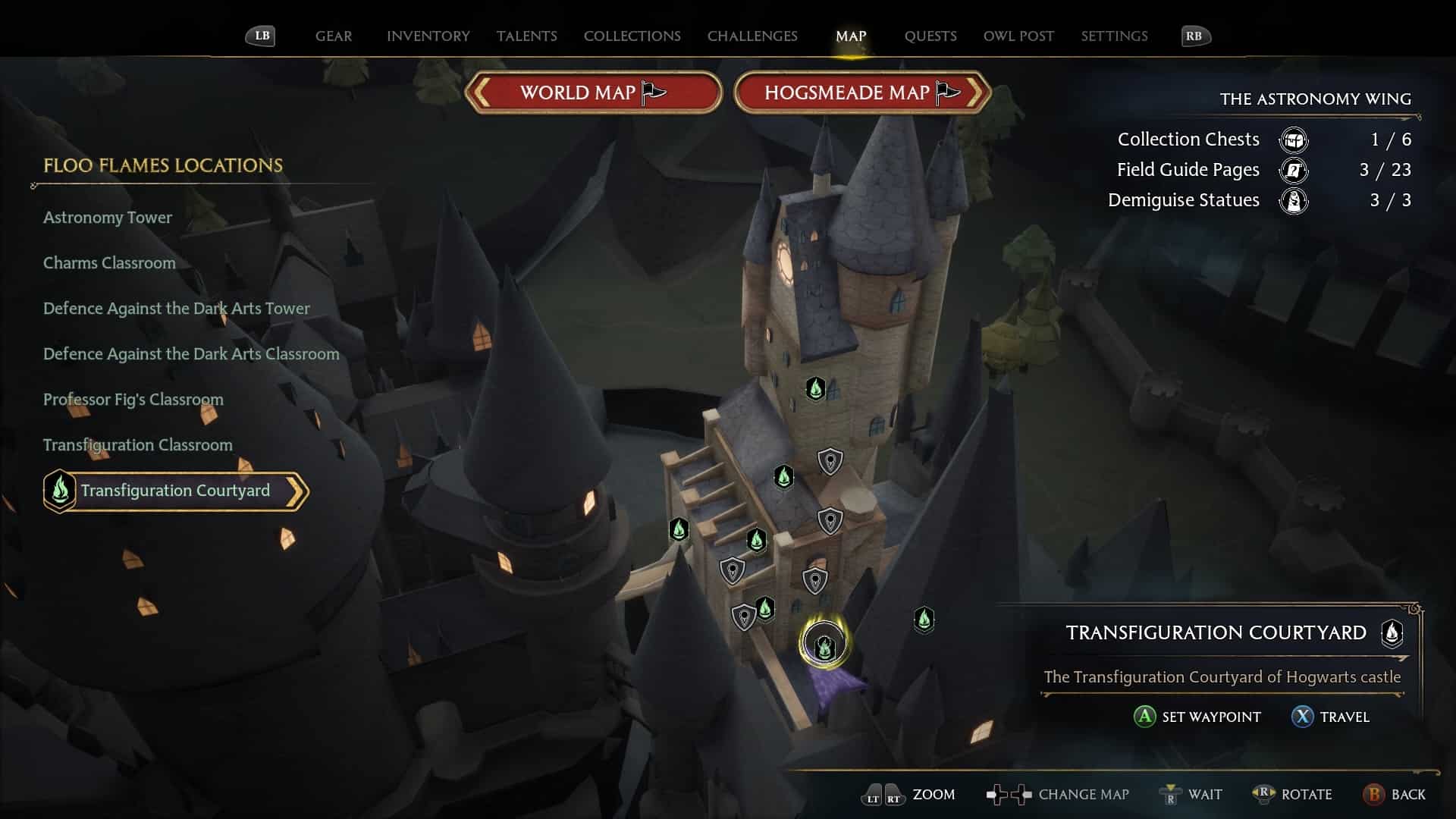This screenshot has height=819, width=1456.
Task: Switch to the Inventory tab
Action: pos(428,36)
